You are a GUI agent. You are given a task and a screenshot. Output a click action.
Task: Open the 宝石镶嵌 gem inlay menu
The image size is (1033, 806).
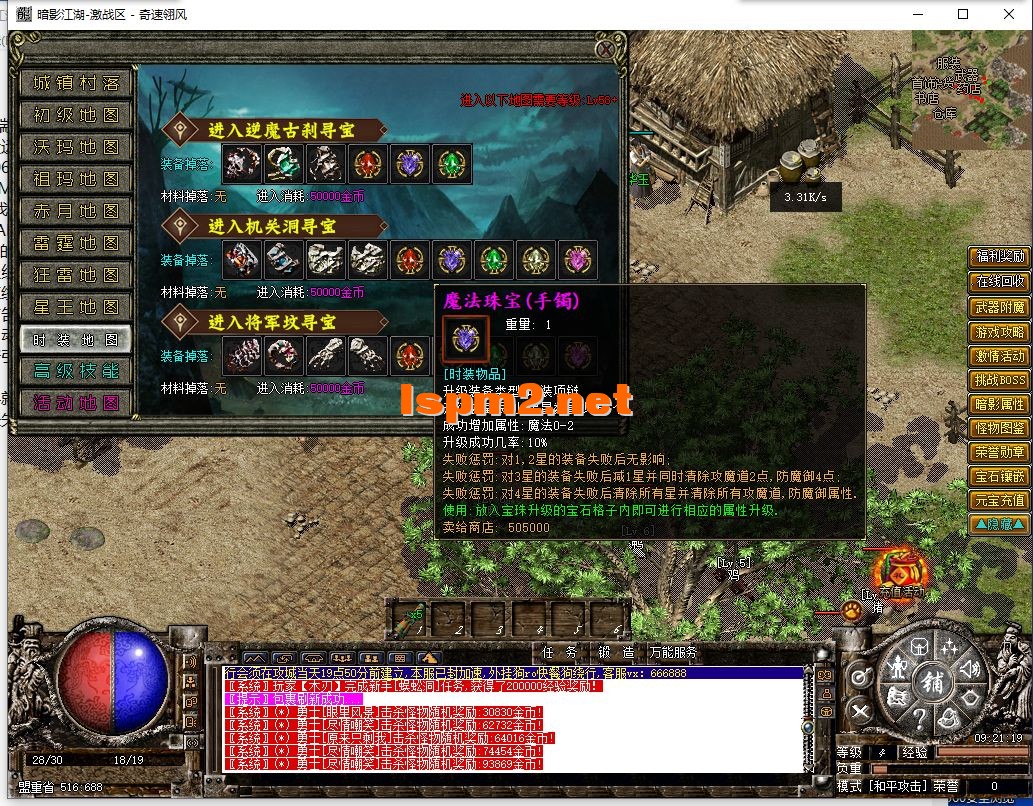(999, 476)
